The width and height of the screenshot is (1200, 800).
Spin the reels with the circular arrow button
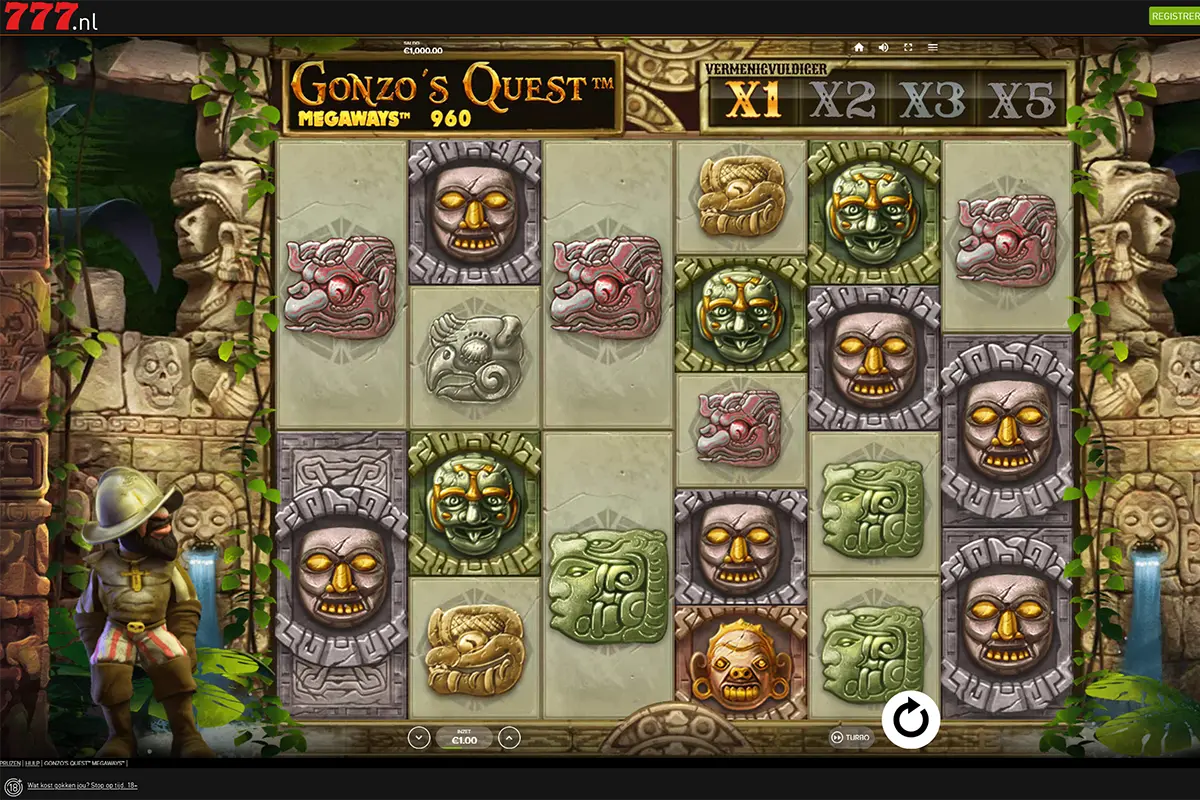click(911, 719)
